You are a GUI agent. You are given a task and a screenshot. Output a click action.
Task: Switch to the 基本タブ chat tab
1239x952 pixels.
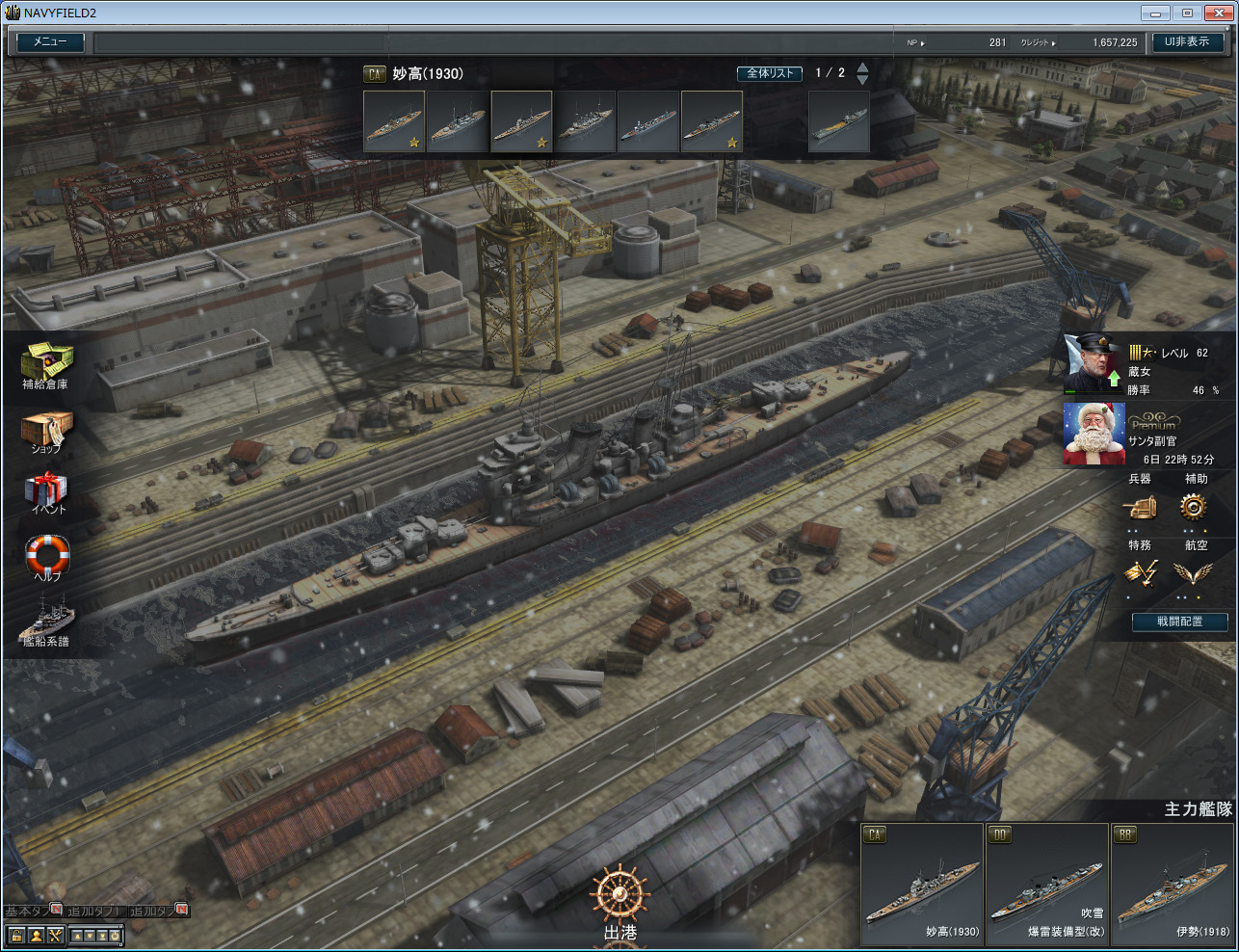(x=27, y=912)
